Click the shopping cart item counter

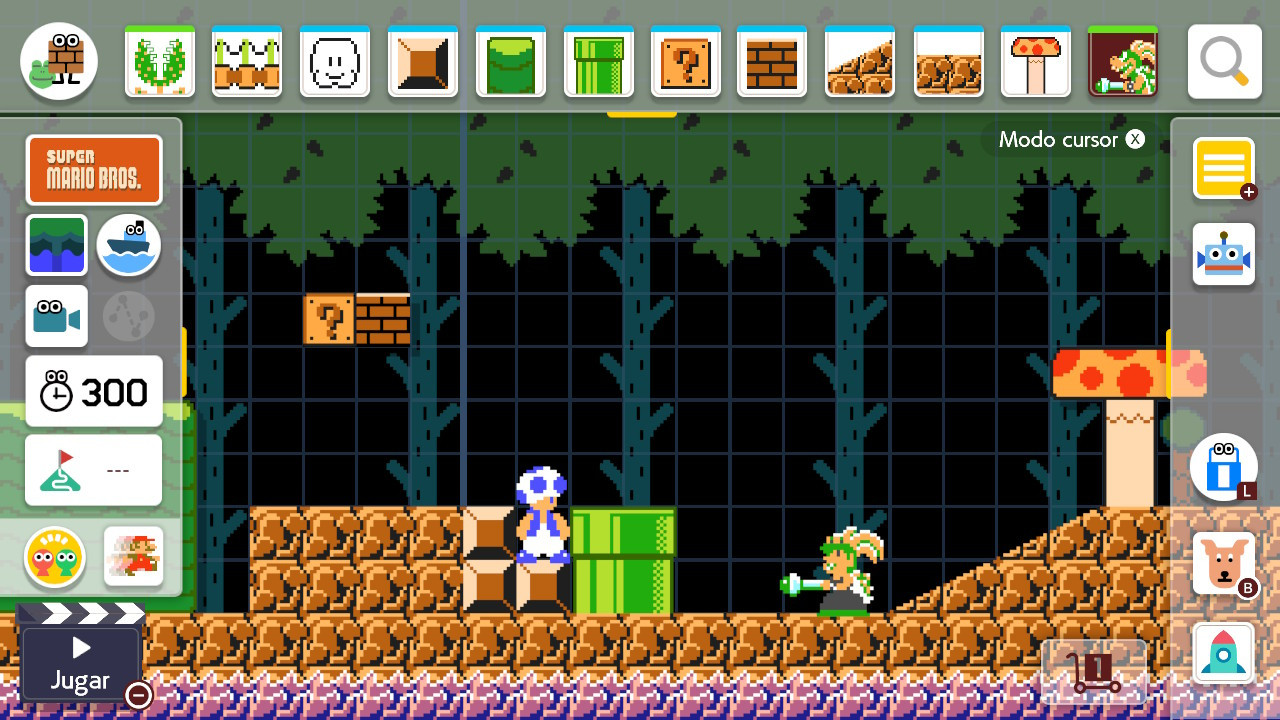(1094, 670)
